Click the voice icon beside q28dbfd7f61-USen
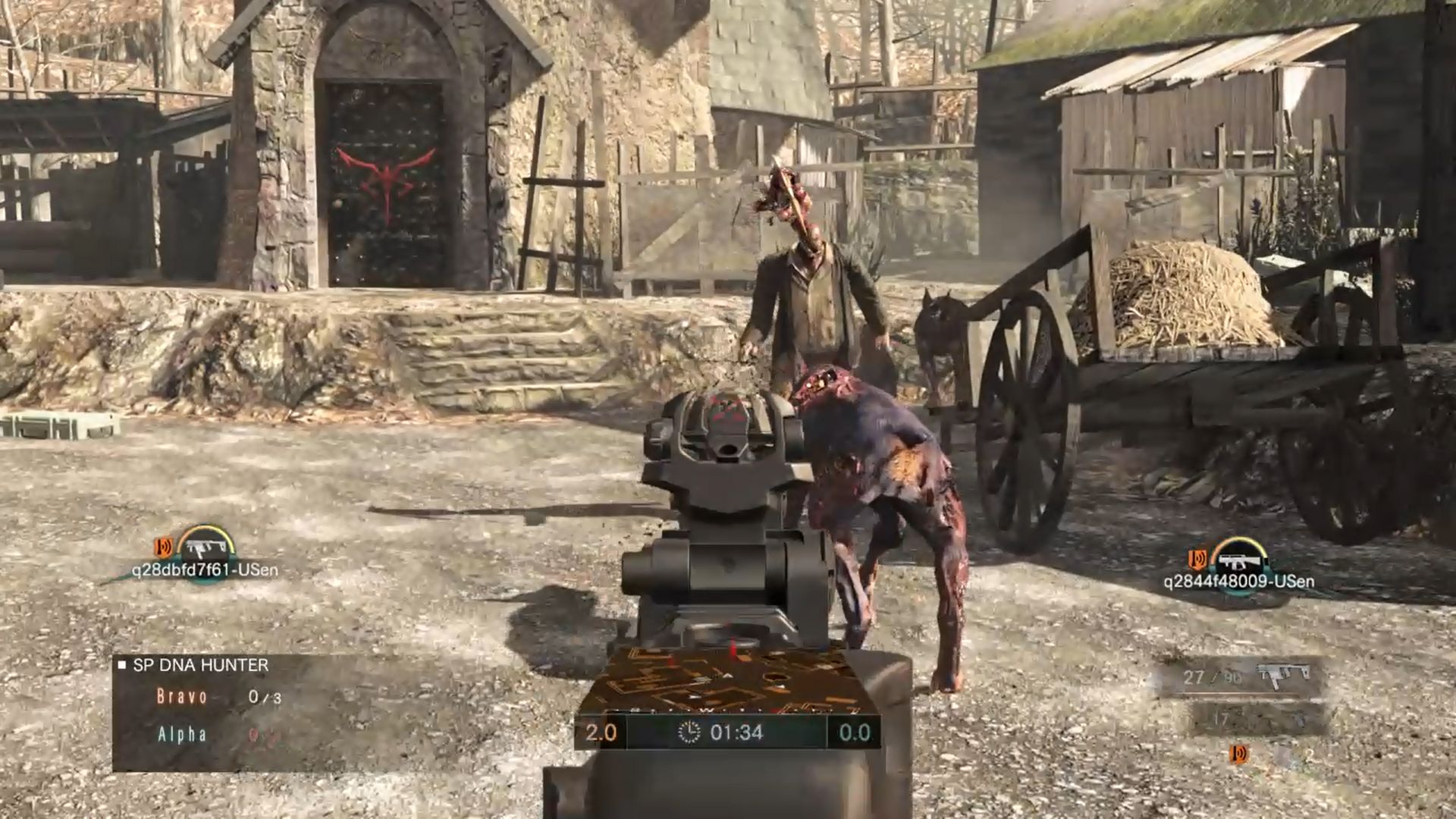 (163, 546)
